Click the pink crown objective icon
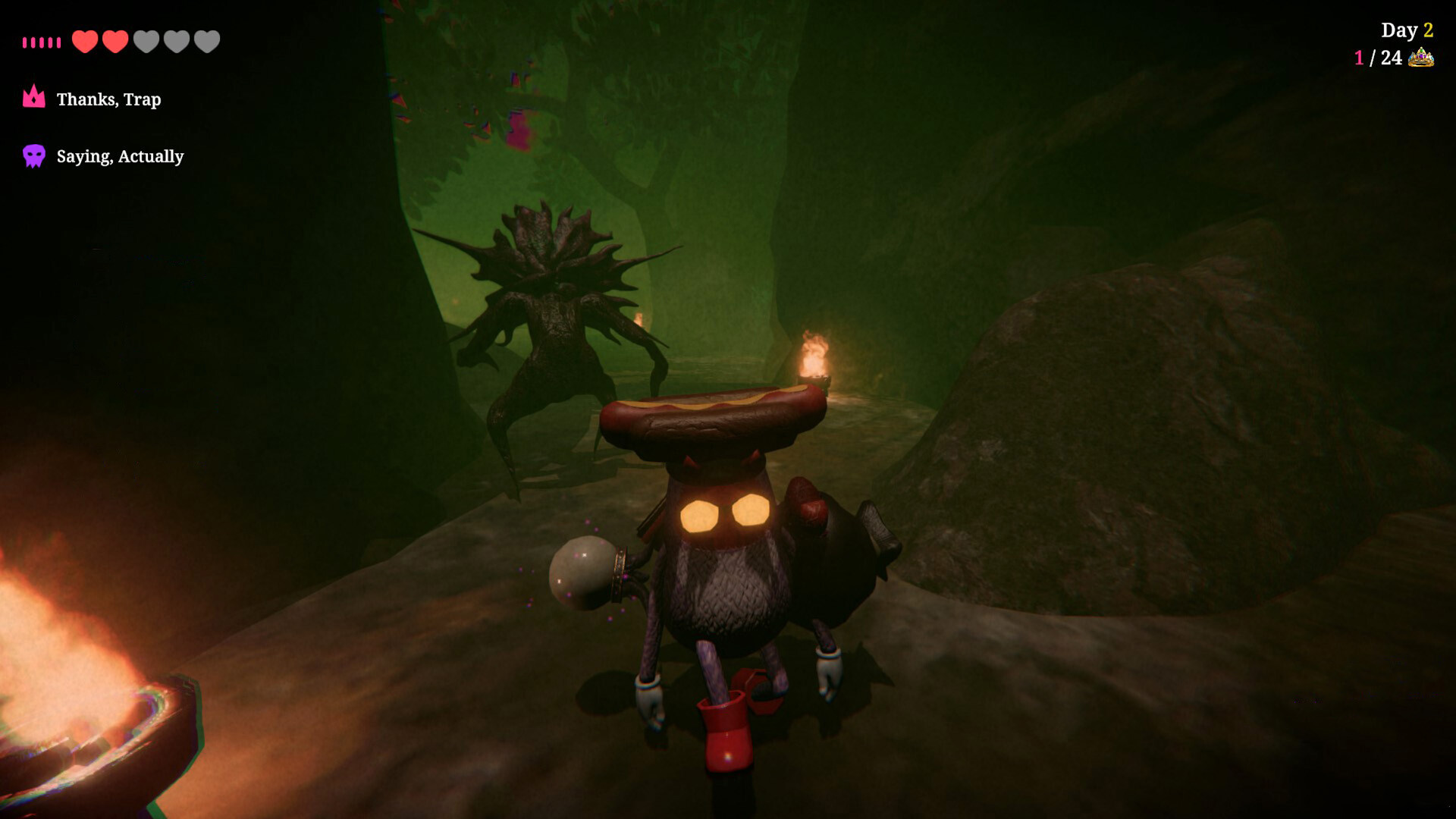Screen dimensions: 1456x819 [x=34, y=97]
